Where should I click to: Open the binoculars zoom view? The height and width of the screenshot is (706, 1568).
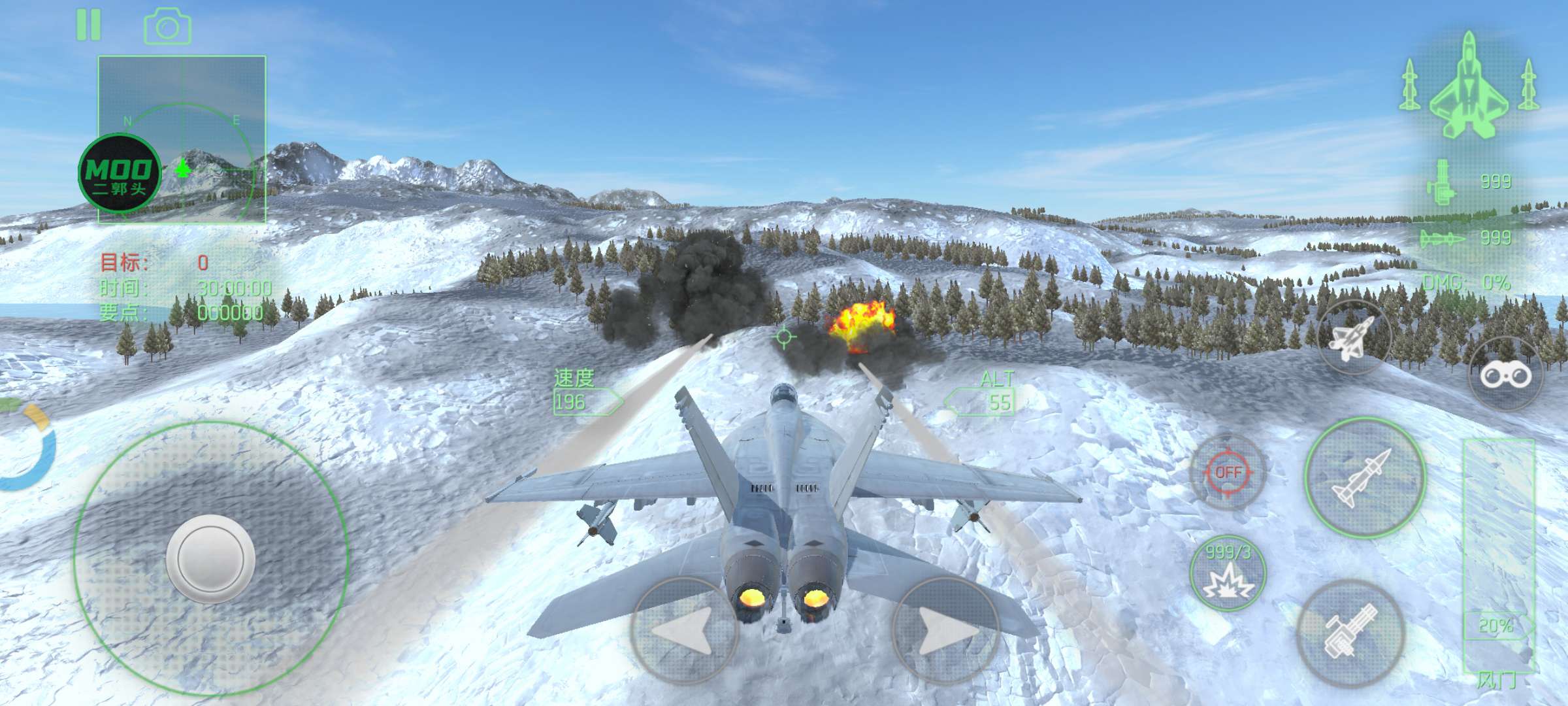coord(1505,375)
